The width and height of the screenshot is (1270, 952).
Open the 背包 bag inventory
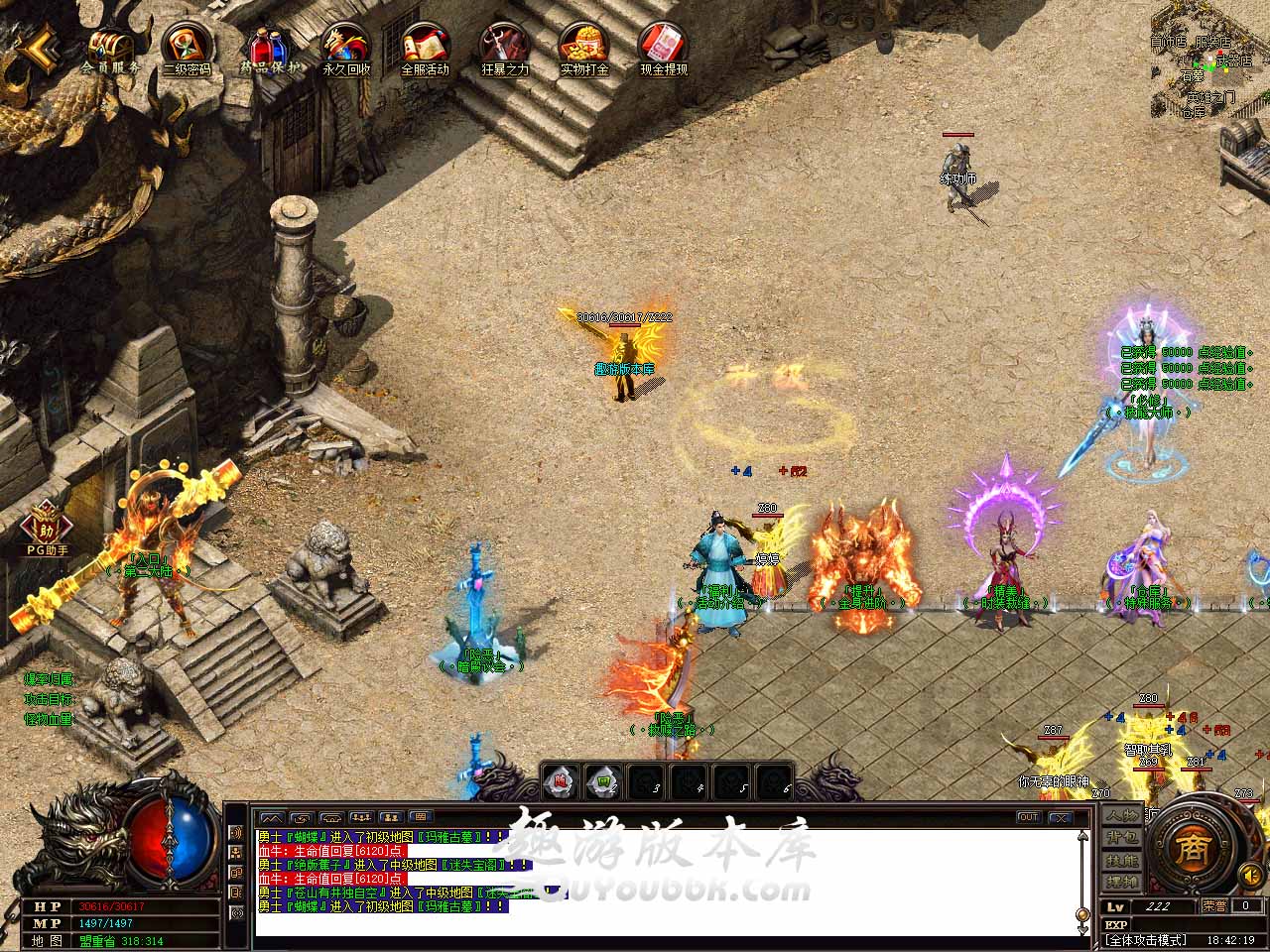(x=1123, y=838)
